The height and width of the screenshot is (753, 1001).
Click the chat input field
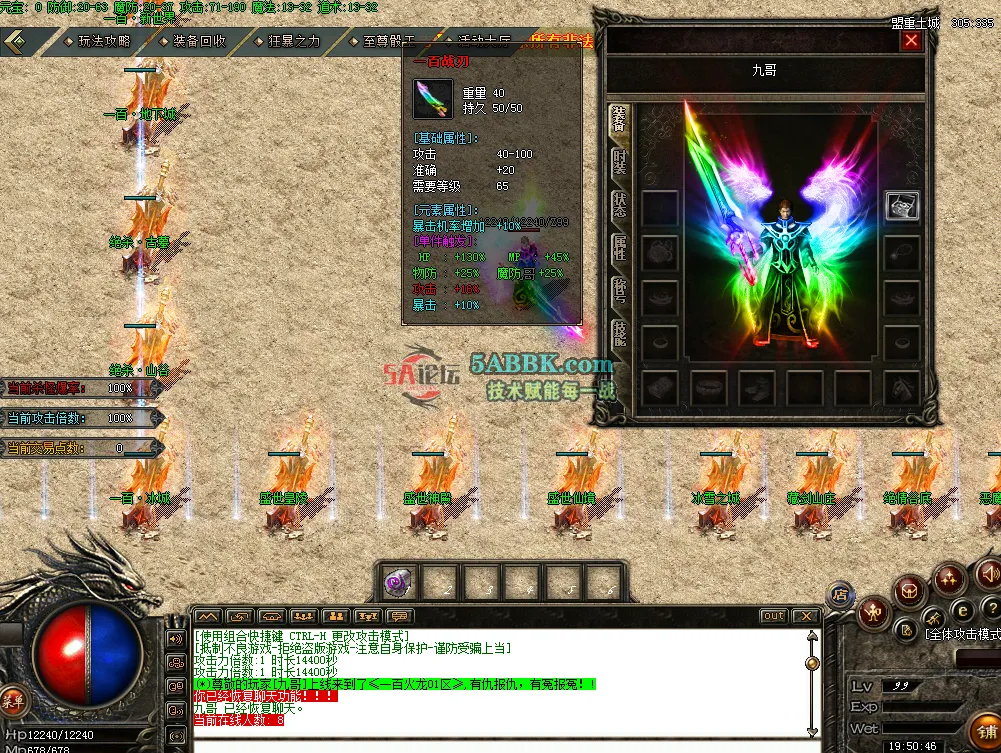coord(500,742)
